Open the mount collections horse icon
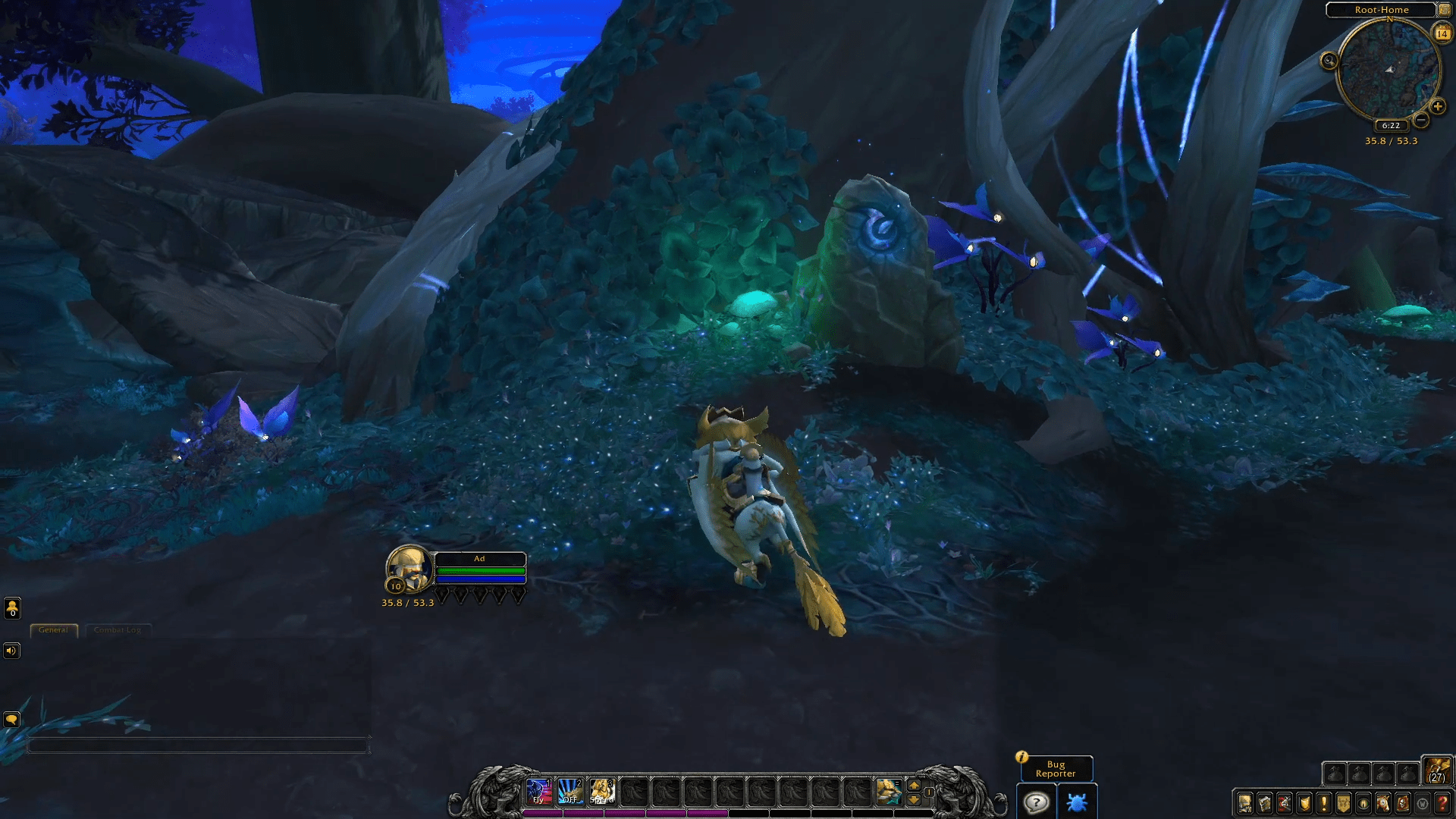 [1383, 803]
